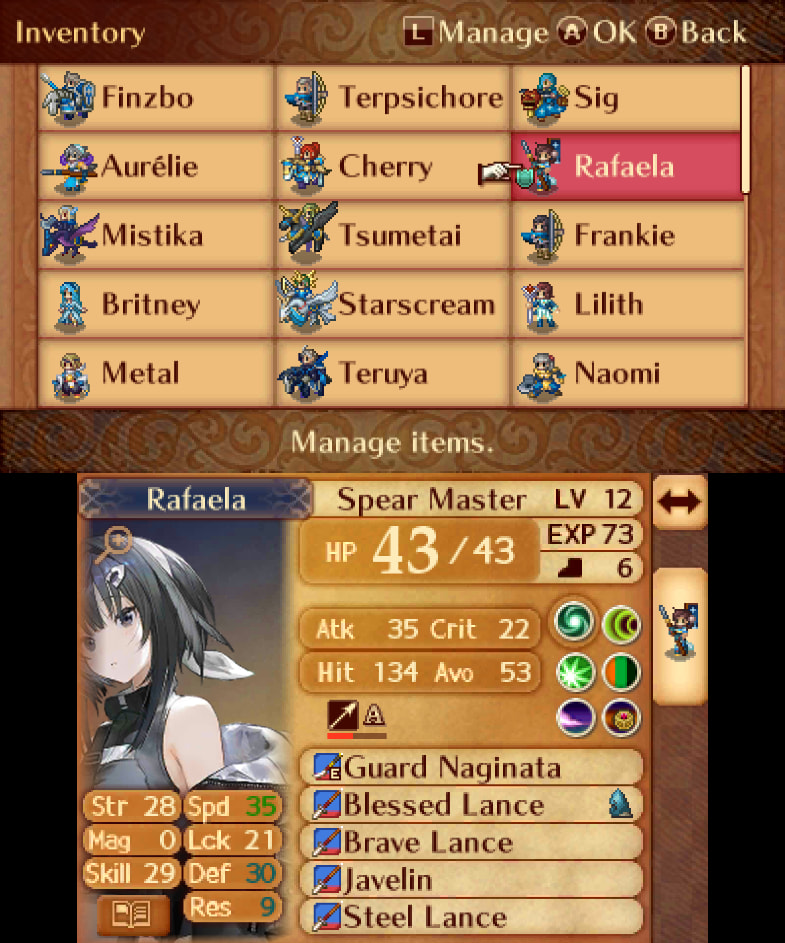Viewport: 785px width, 943px height.
Task: Choose Cherry from the roster
Action: (392, 166)
